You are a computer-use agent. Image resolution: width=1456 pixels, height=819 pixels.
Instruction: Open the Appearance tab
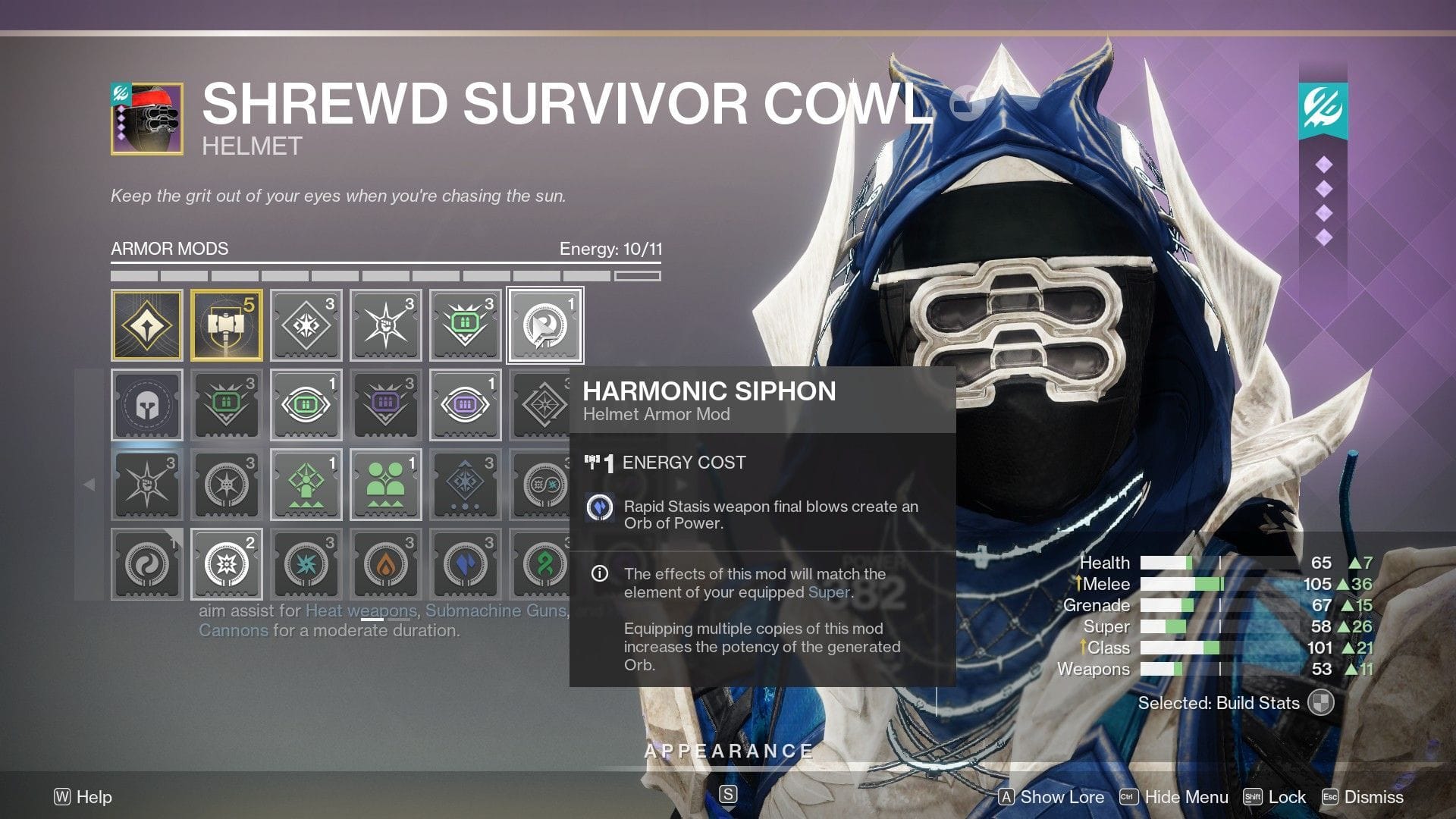pos(727,752)
